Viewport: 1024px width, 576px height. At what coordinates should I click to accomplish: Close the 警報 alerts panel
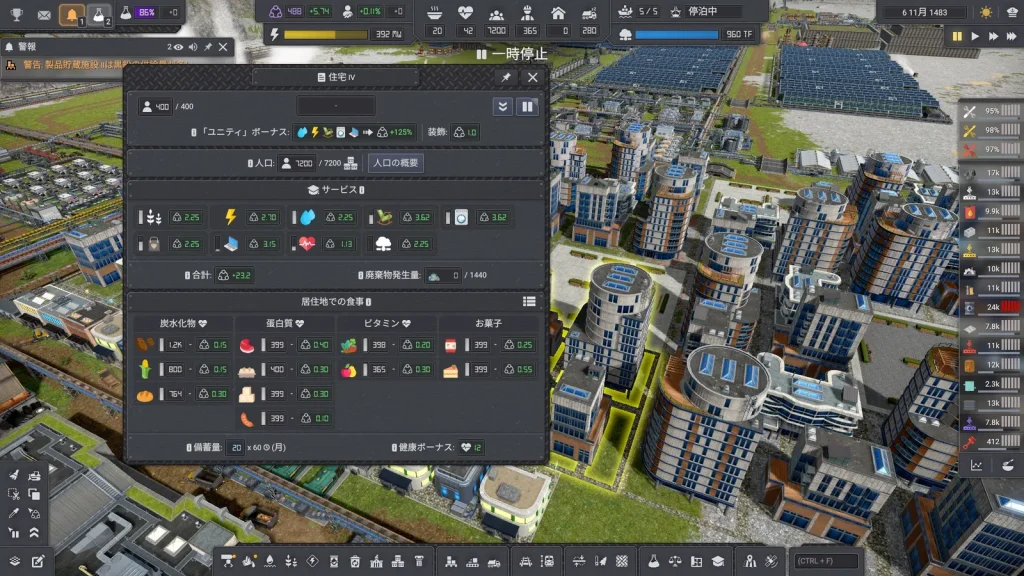[224, 47]
